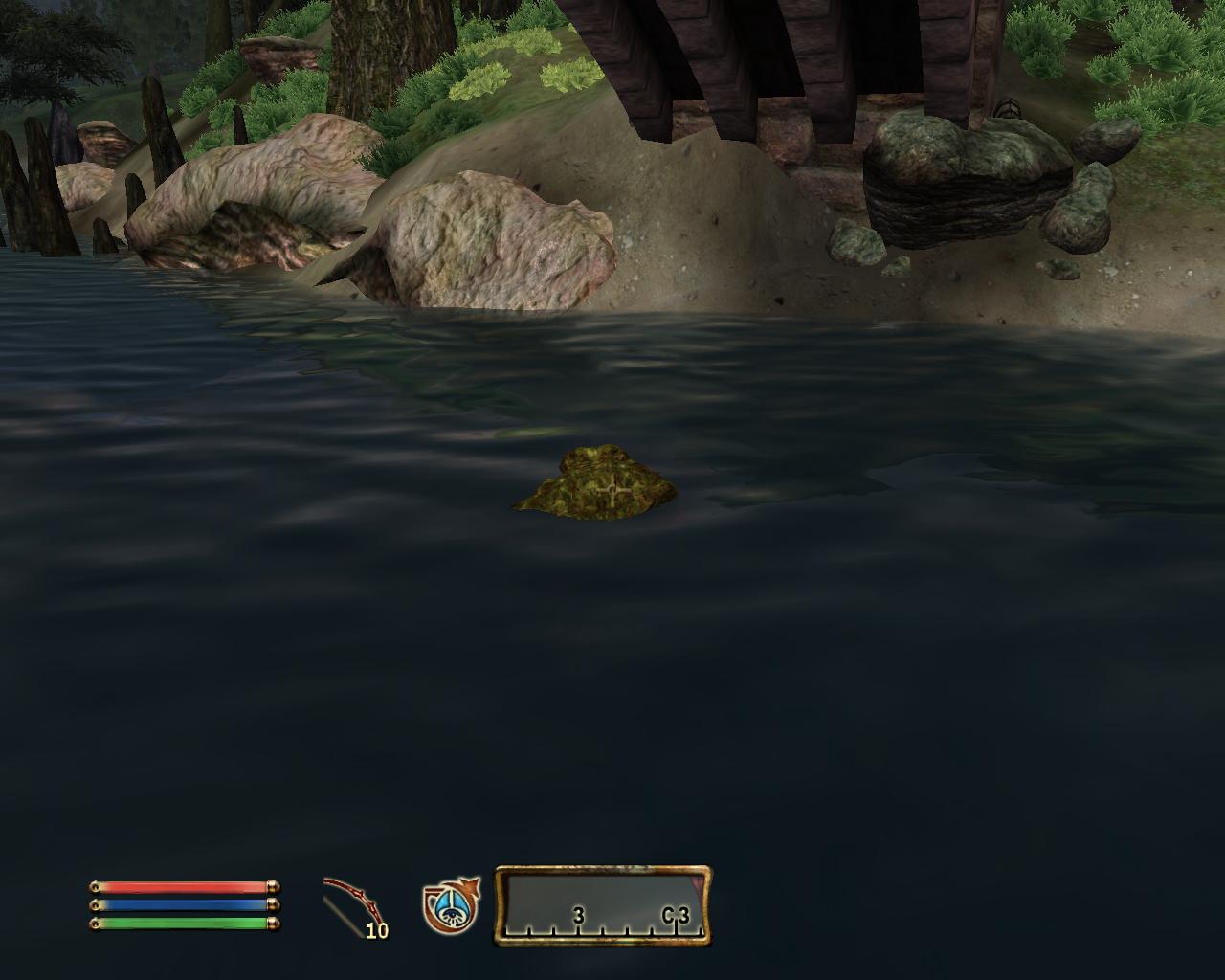Screen dimensions: 1225x980
Task: Select the active spell icon
Action: (x=450, y=905)
